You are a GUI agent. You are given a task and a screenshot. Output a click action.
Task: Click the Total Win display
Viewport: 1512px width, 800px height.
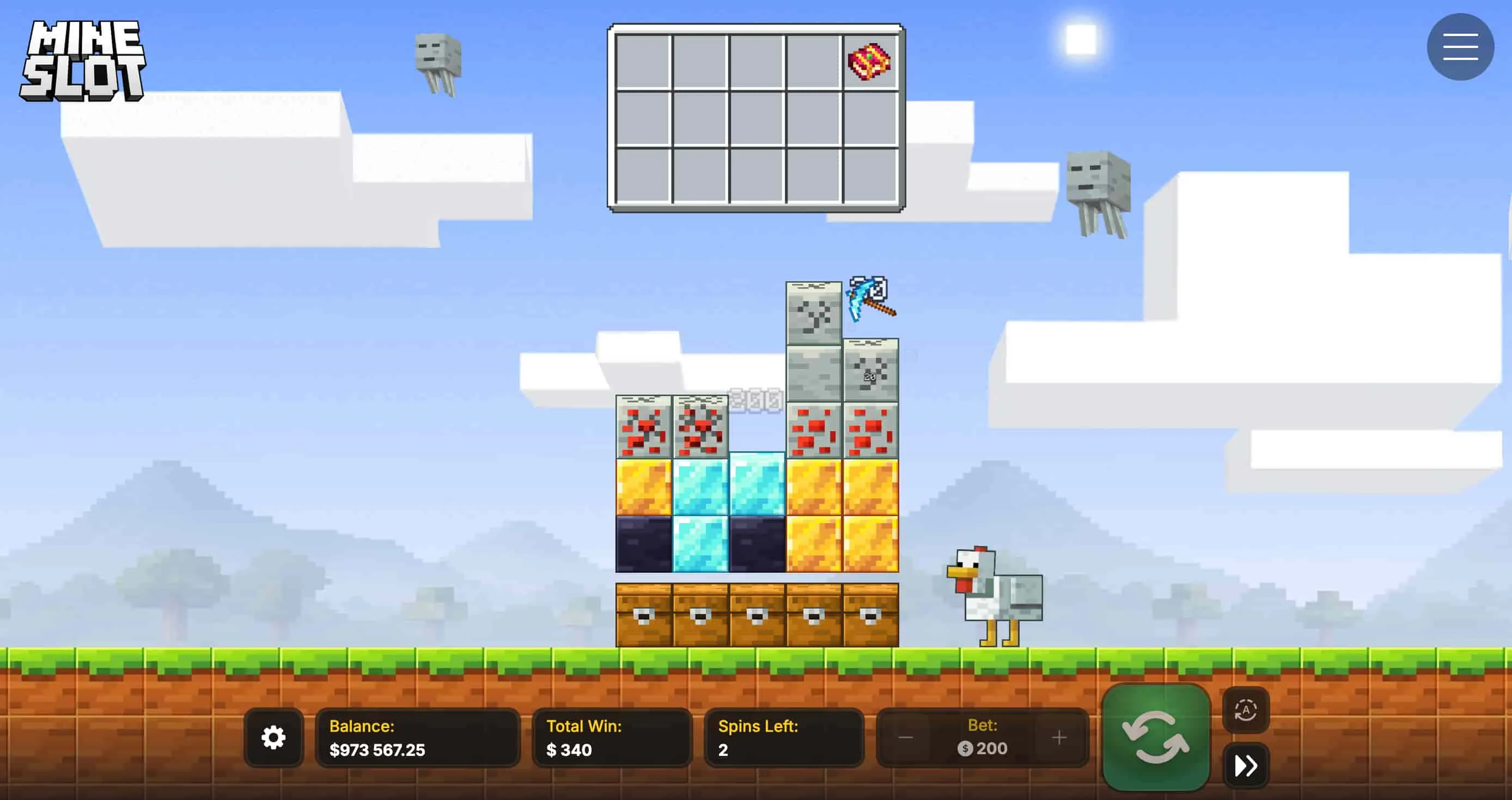point(611,738)
